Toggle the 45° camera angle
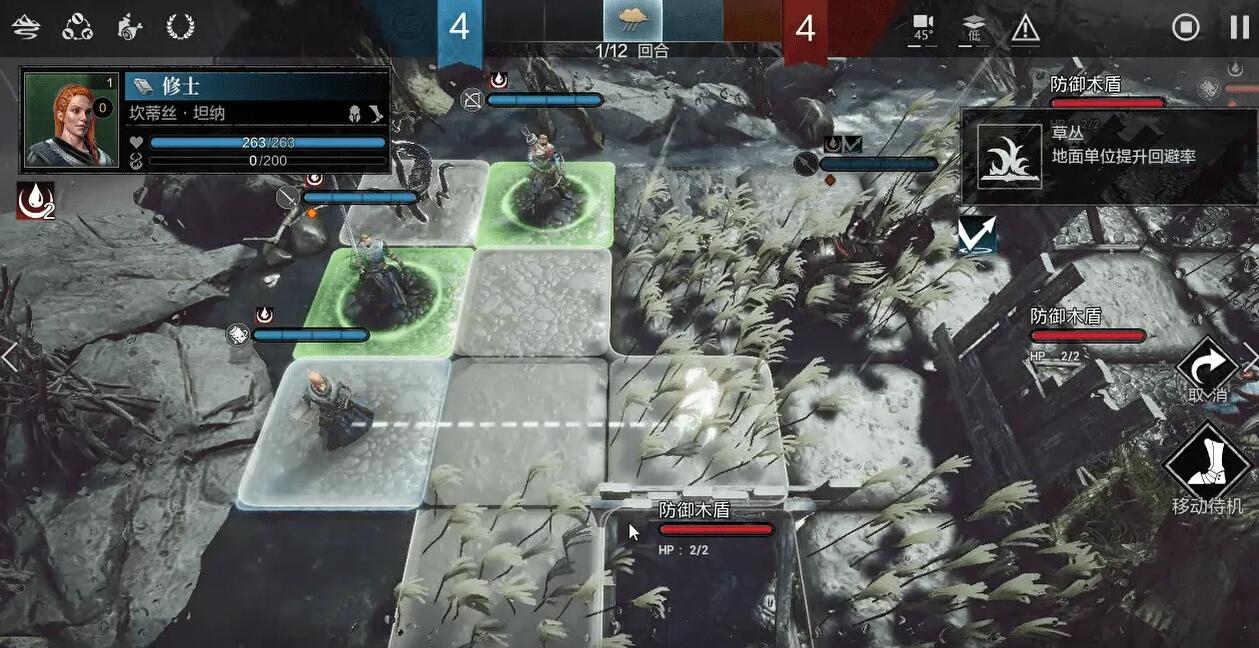Screen dimensions: 1259x648 [x=922, y=28]
